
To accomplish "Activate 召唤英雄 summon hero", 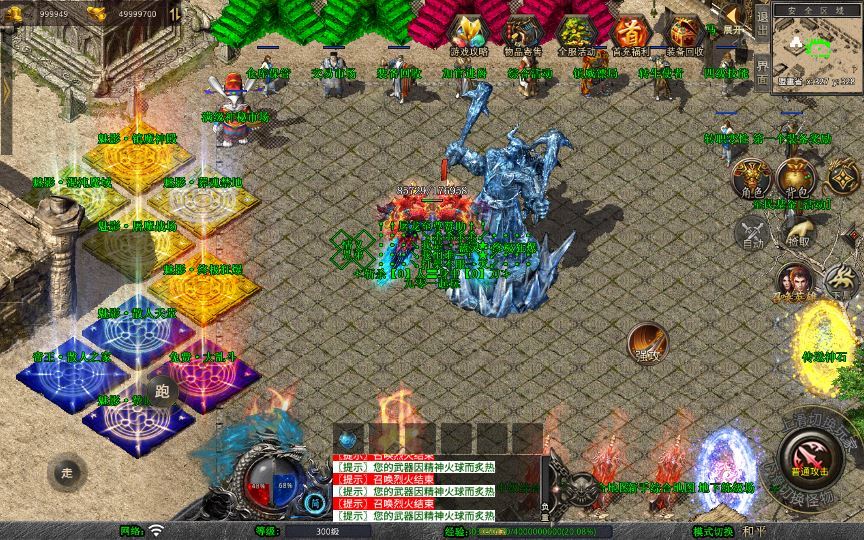I will click(795, 282).
